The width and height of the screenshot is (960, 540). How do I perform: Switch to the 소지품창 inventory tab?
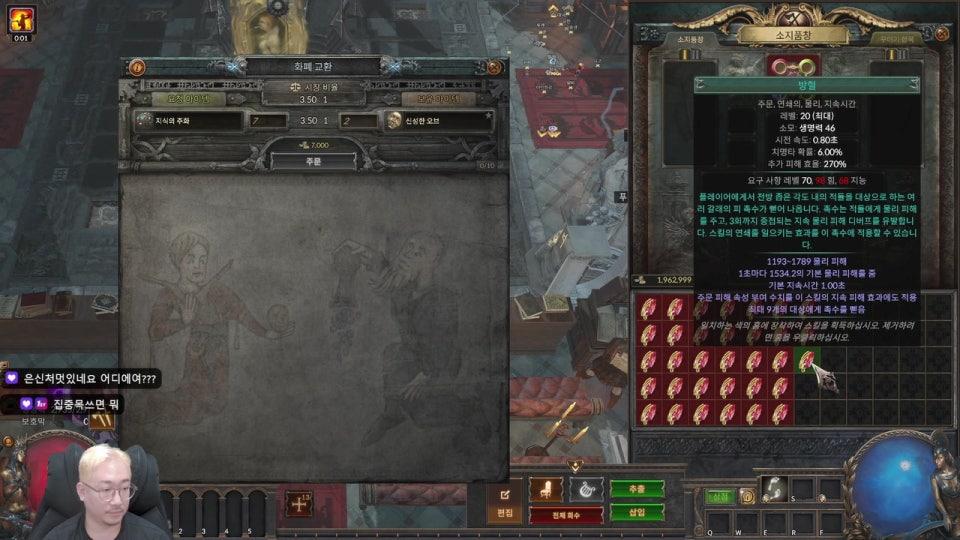pyautogui.click(x=690, y=39)
